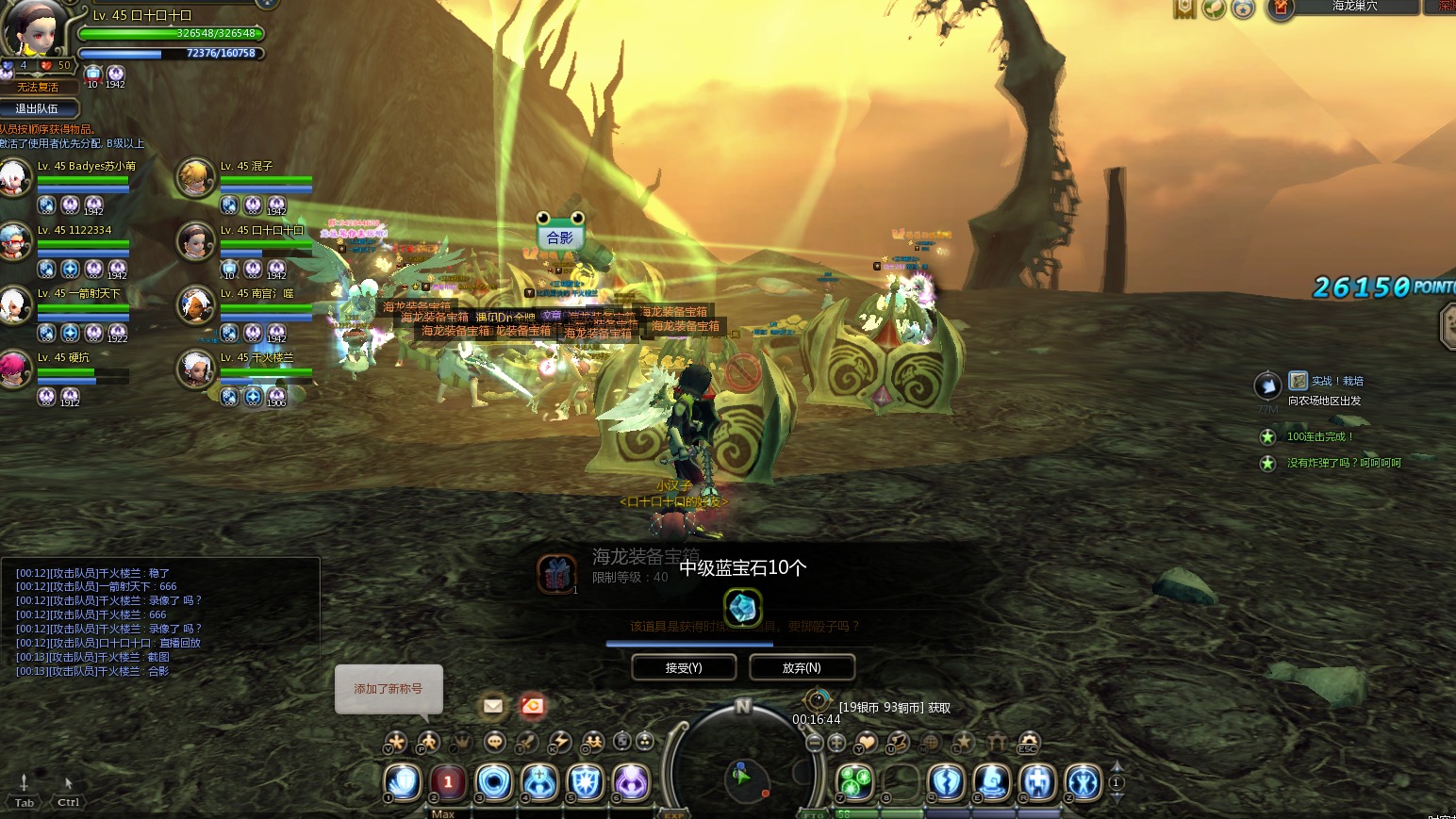Open the ESC system menu gear icon
Screen dimensions: 1456x819
click(1028, 743)
